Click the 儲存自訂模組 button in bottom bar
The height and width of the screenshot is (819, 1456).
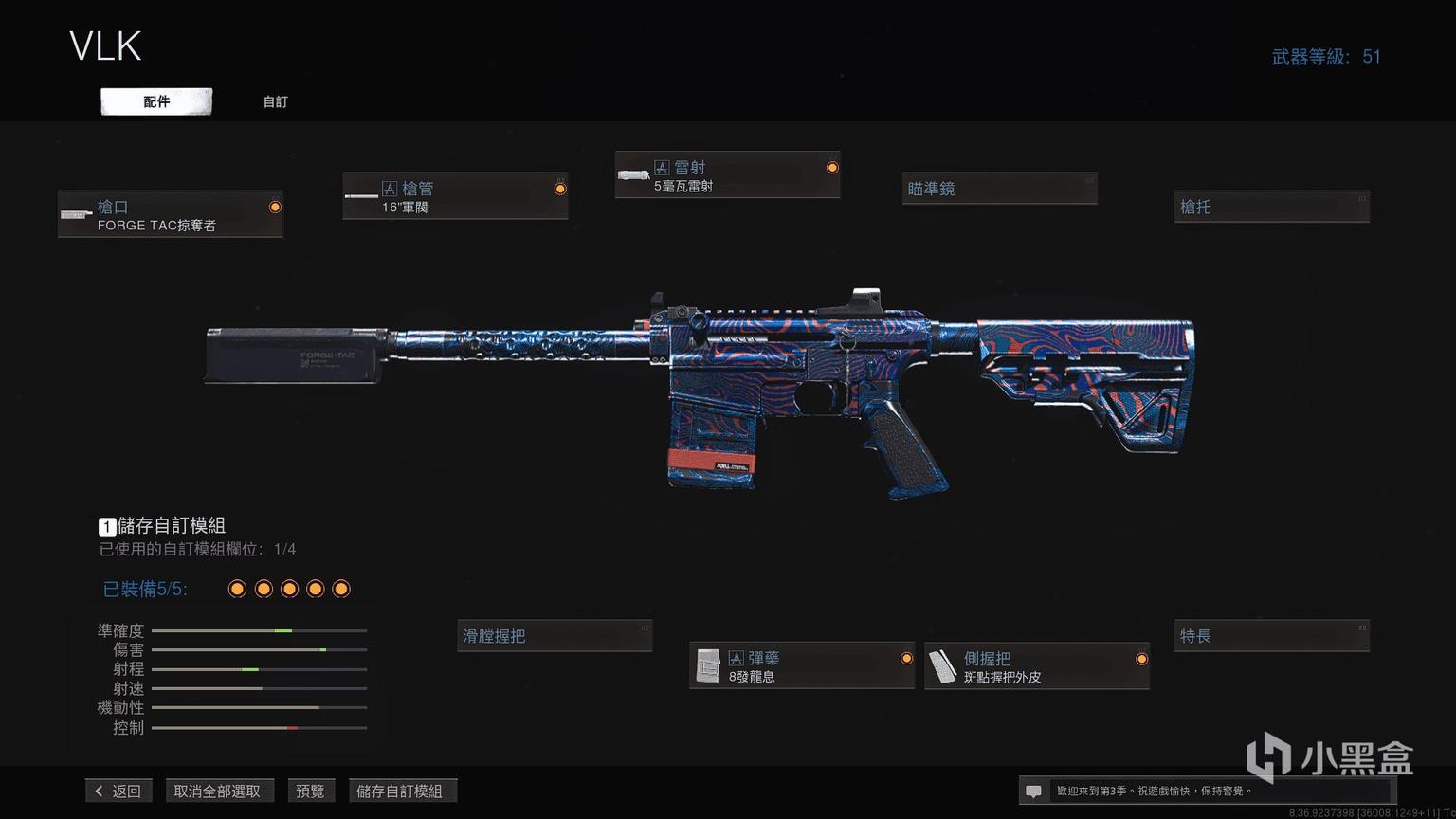(399, 791)
